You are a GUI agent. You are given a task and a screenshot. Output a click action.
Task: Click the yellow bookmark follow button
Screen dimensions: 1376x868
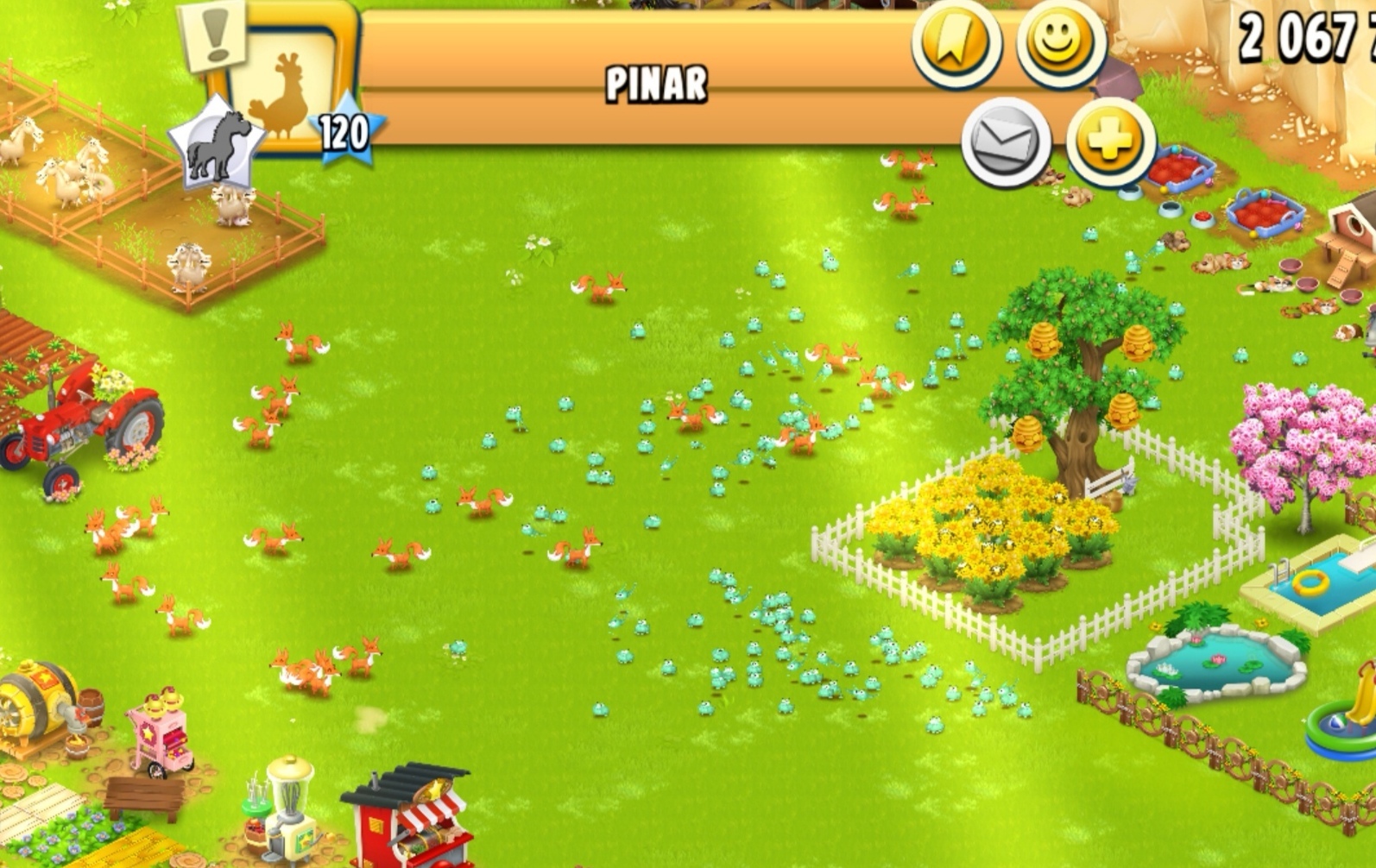tap(956, 41)
